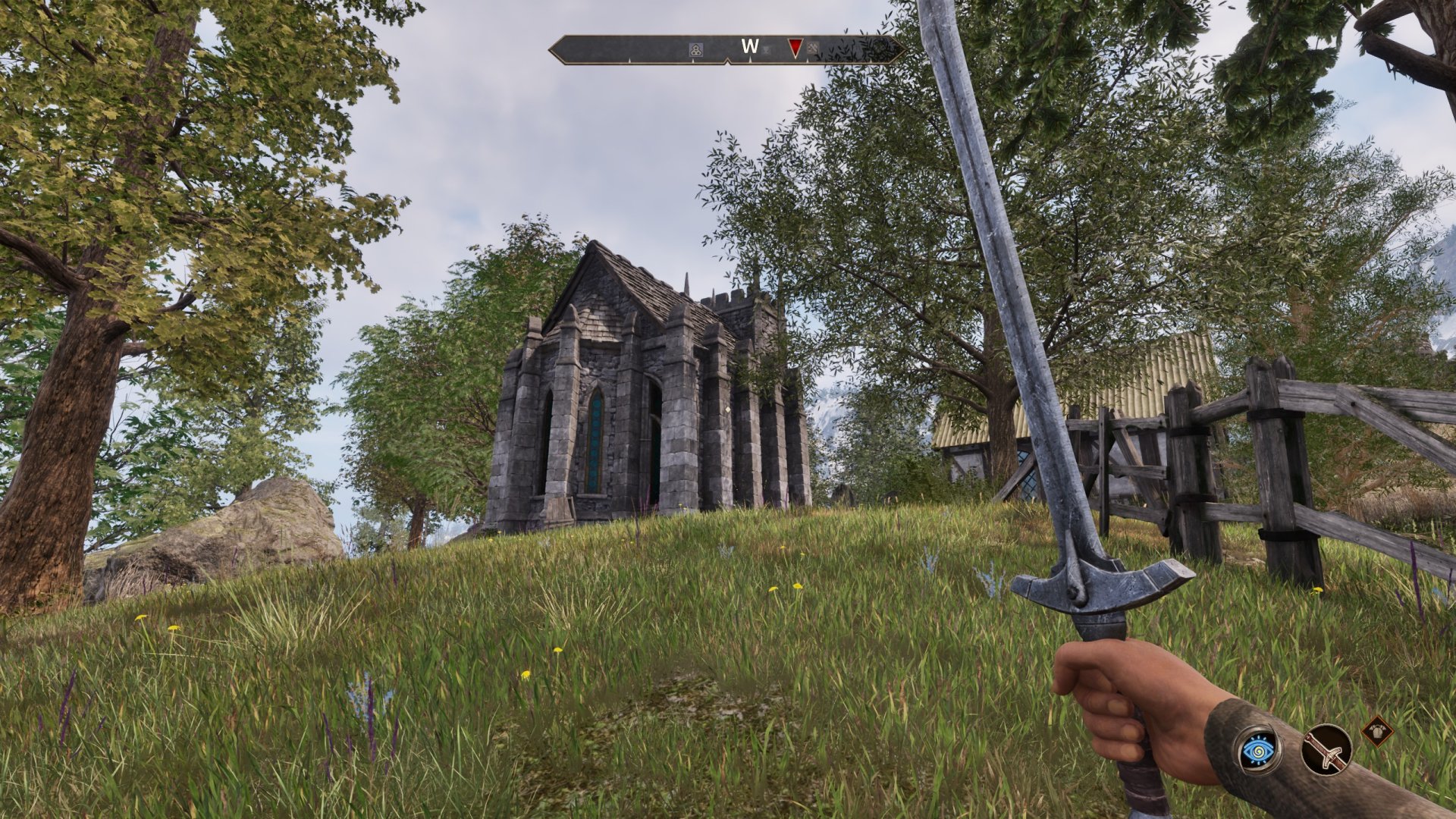Viewport: 1456px width, 819px height.
Task: Click the equipped sword weapon icon
Action: [1327, 749]
